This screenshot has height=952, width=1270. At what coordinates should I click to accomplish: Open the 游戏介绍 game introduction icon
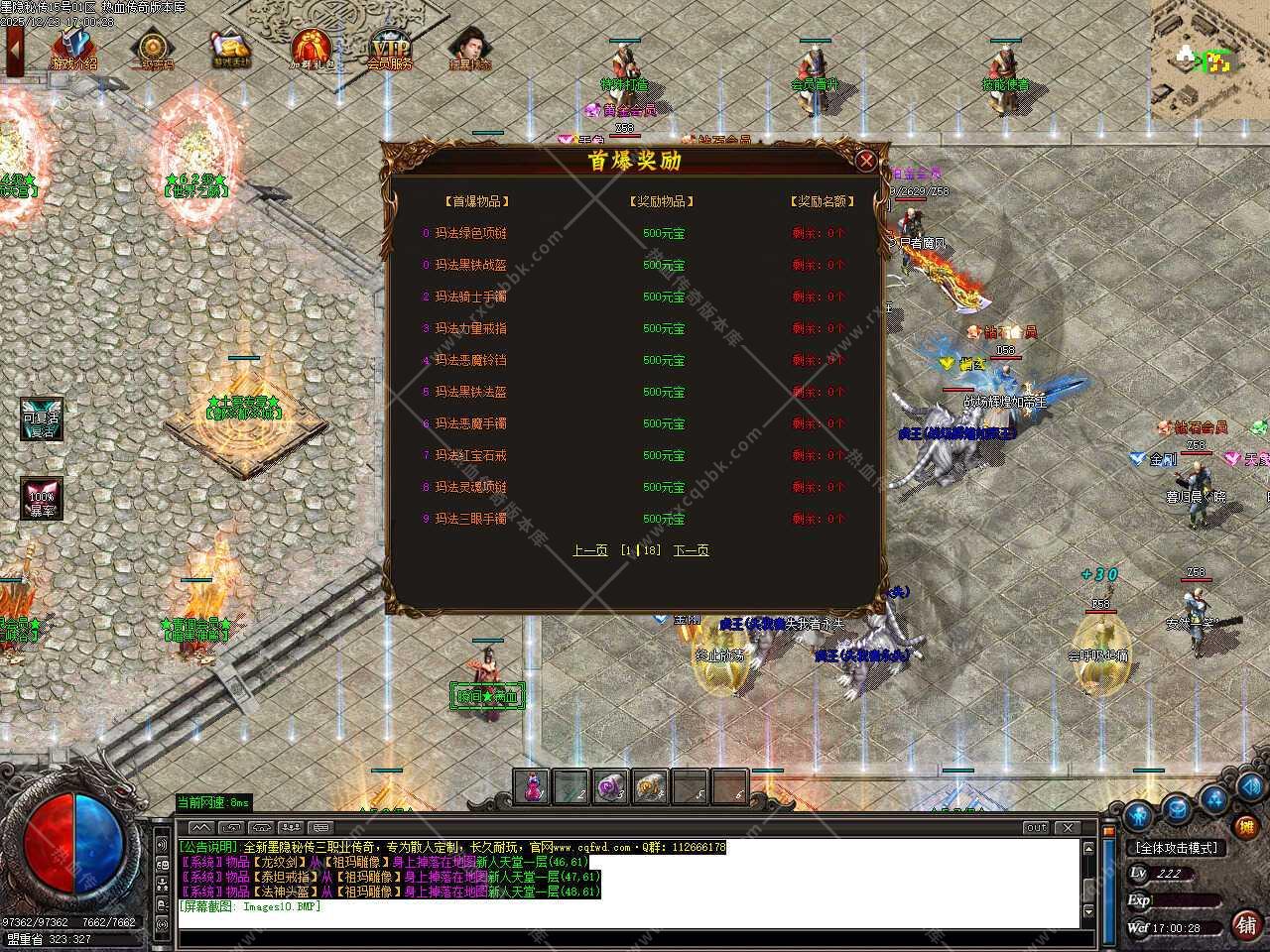74,49
